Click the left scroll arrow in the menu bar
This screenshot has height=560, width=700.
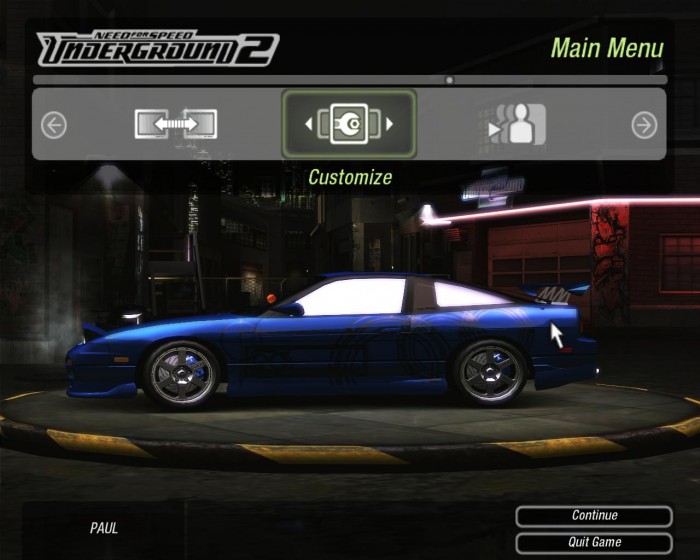point(54,124)
